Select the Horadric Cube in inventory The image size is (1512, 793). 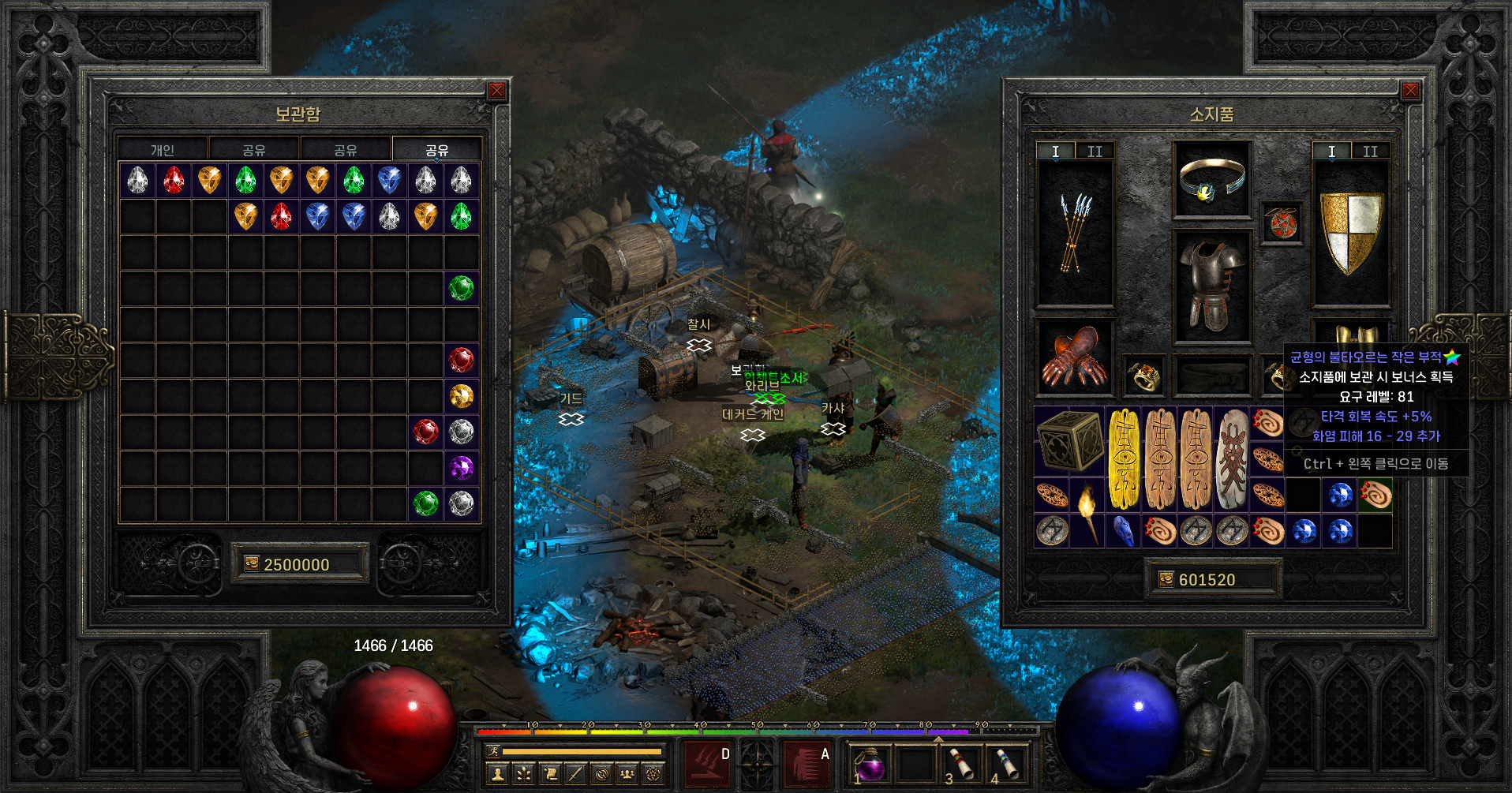[x=1070, y=442]
